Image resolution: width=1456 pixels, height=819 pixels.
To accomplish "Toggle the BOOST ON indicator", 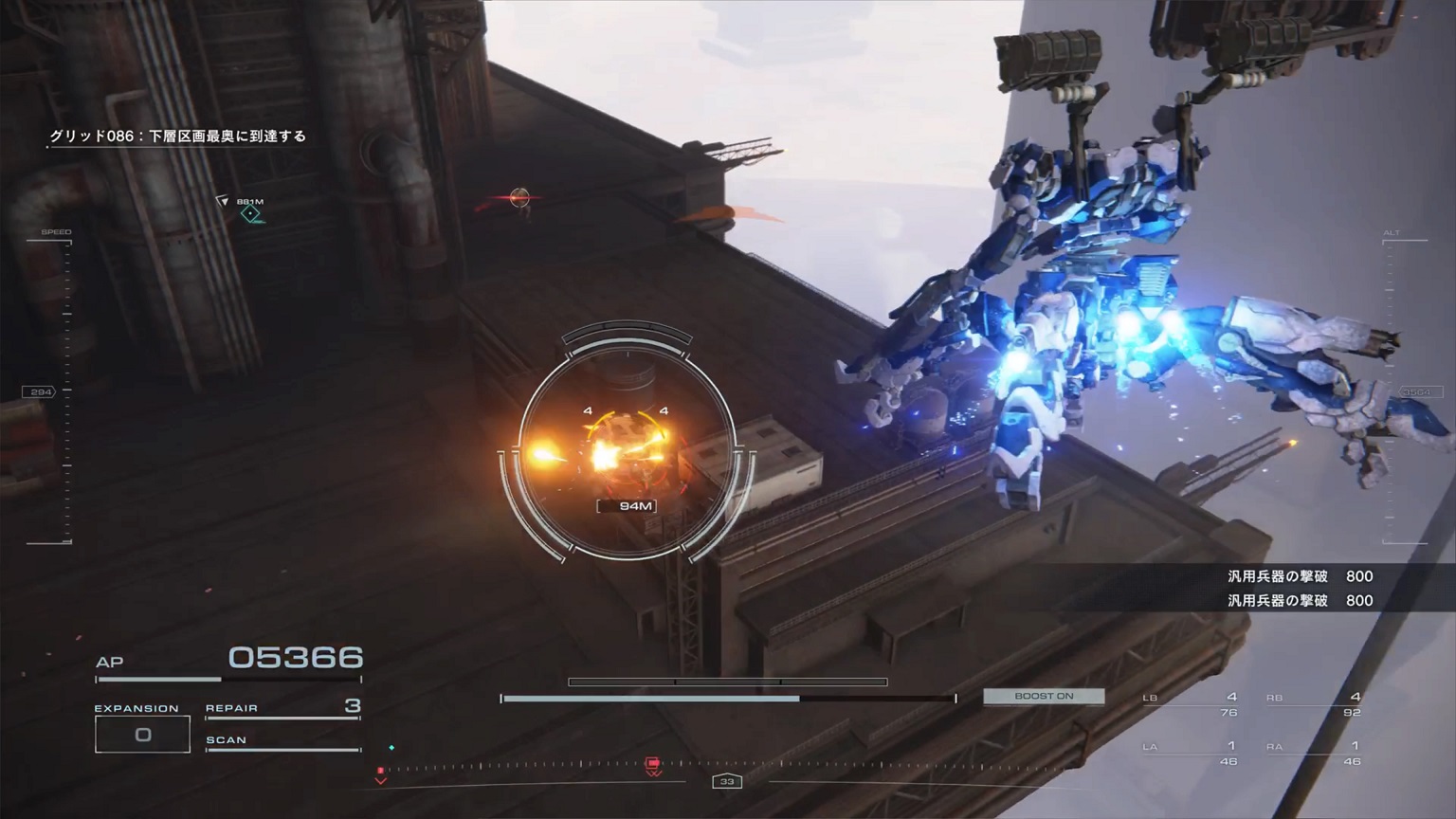I will point(1044,696).
